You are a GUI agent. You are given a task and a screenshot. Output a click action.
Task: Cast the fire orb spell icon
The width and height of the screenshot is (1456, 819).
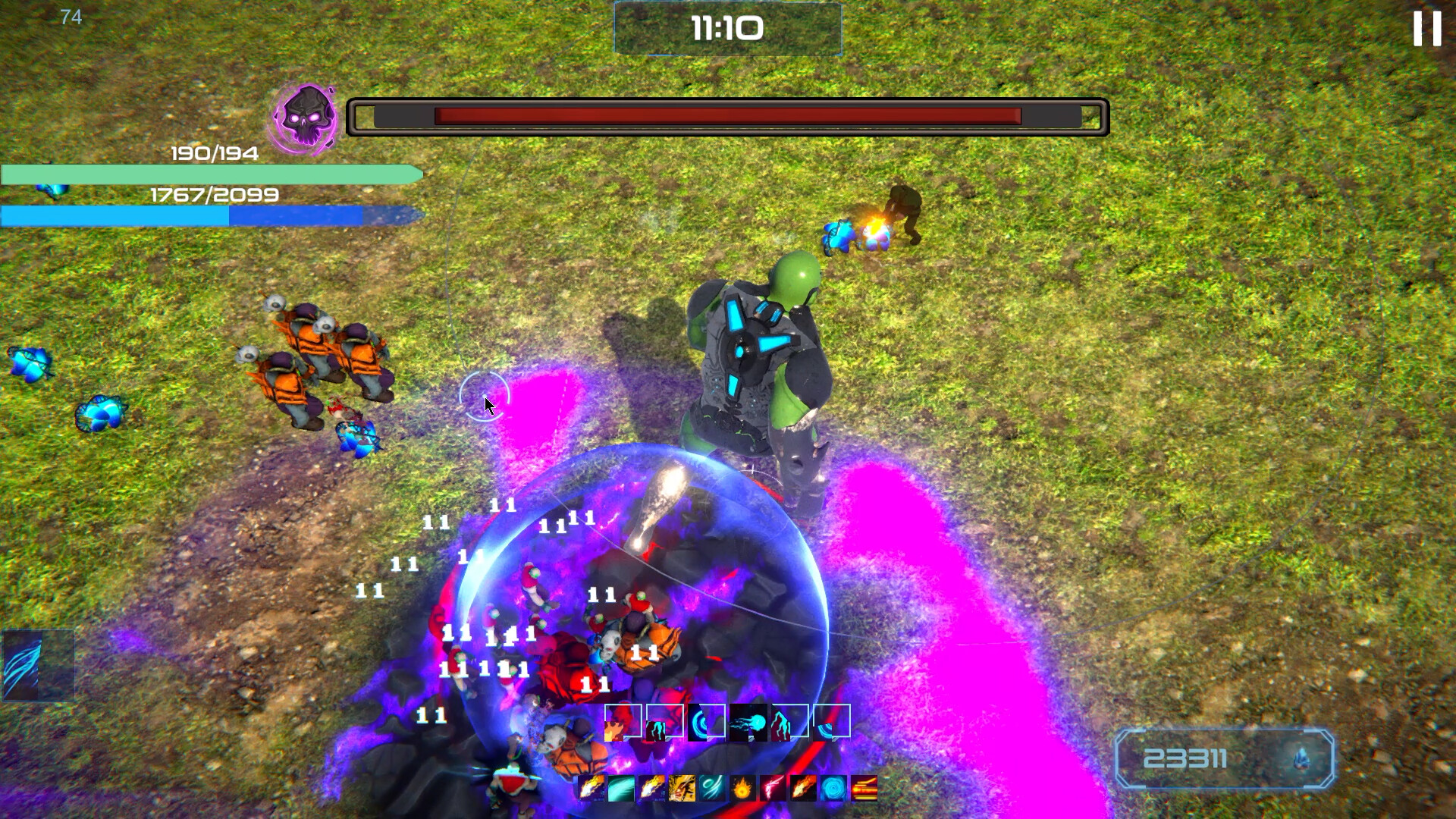(x=742, y=789)
